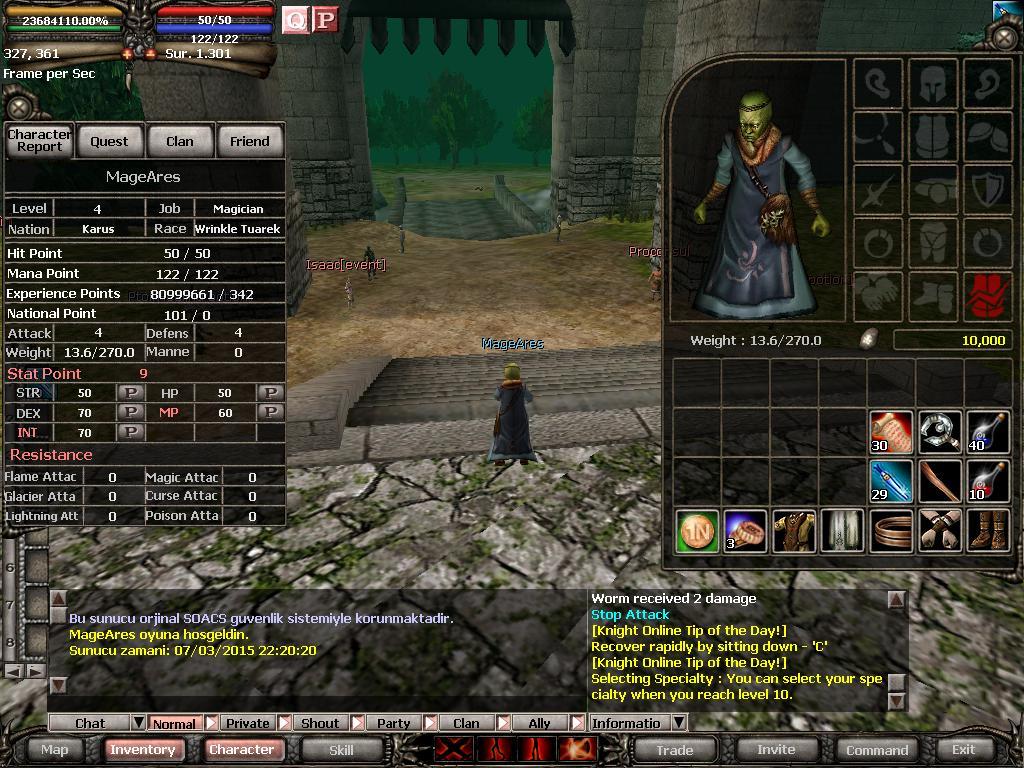Increase the INT stat with its P button

coord(130,432)
